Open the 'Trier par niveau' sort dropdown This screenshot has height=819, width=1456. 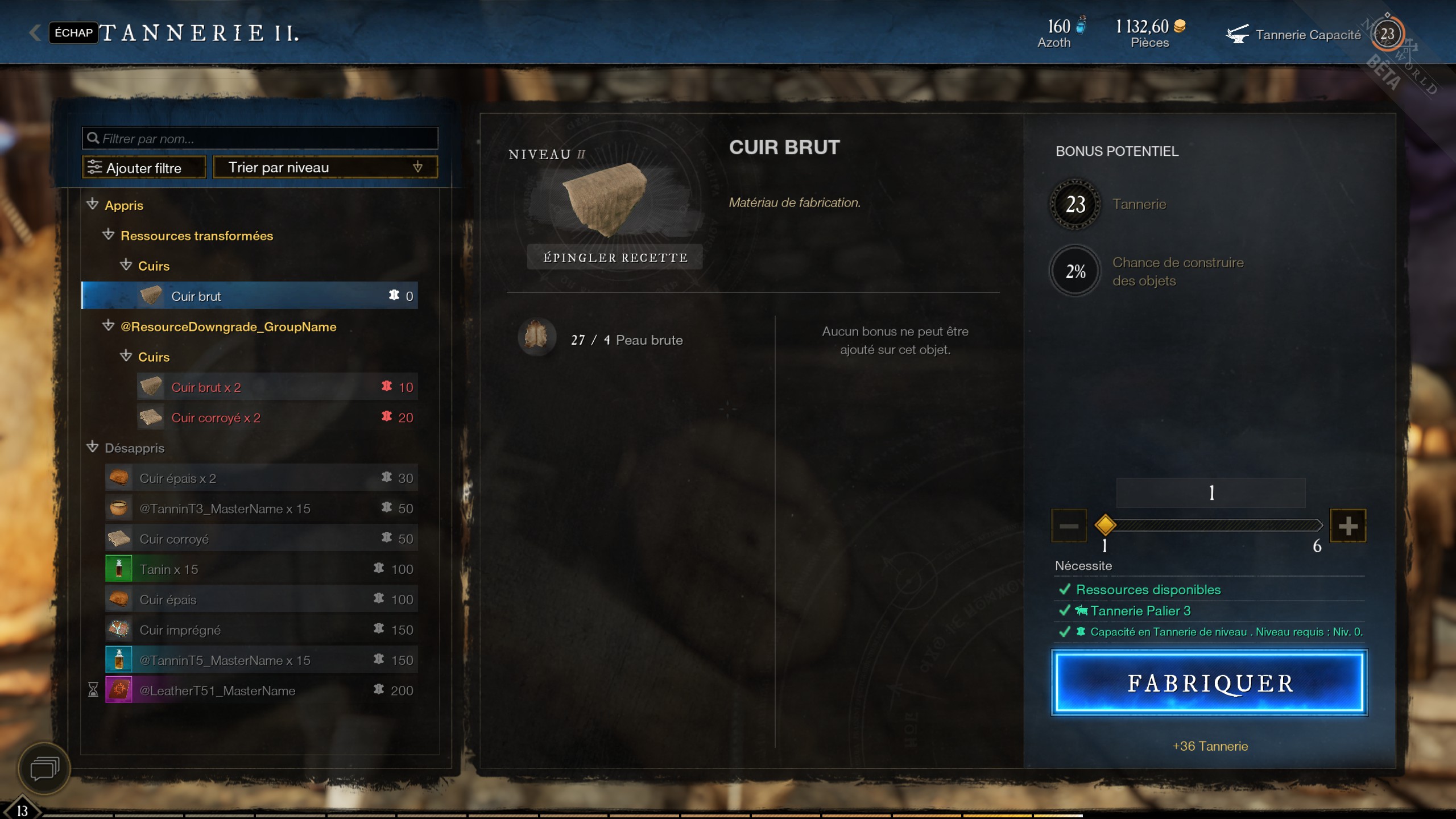click(325, 167)
